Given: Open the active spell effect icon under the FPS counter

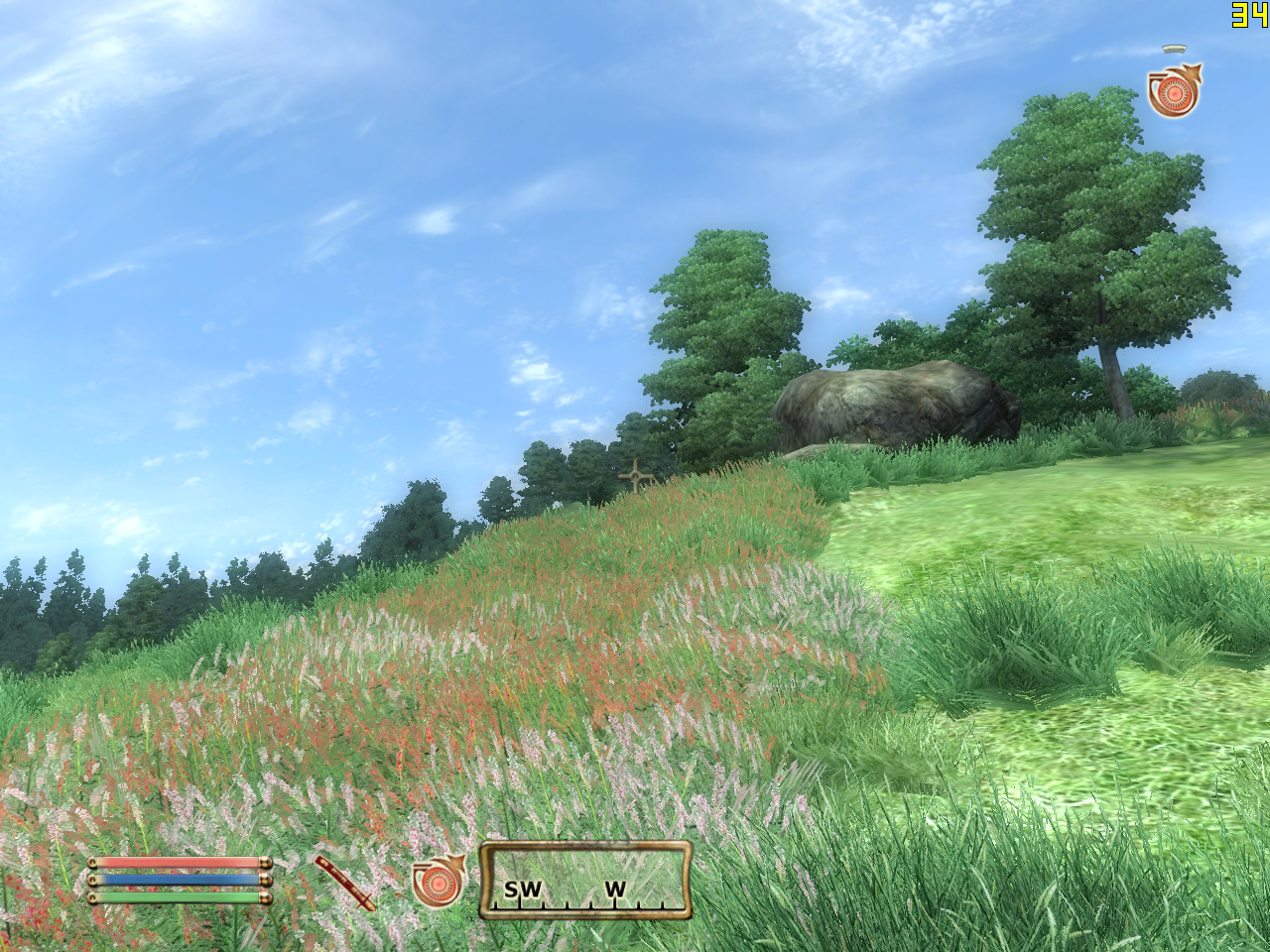Looking at the screenshot, I should pos(1174,91).
